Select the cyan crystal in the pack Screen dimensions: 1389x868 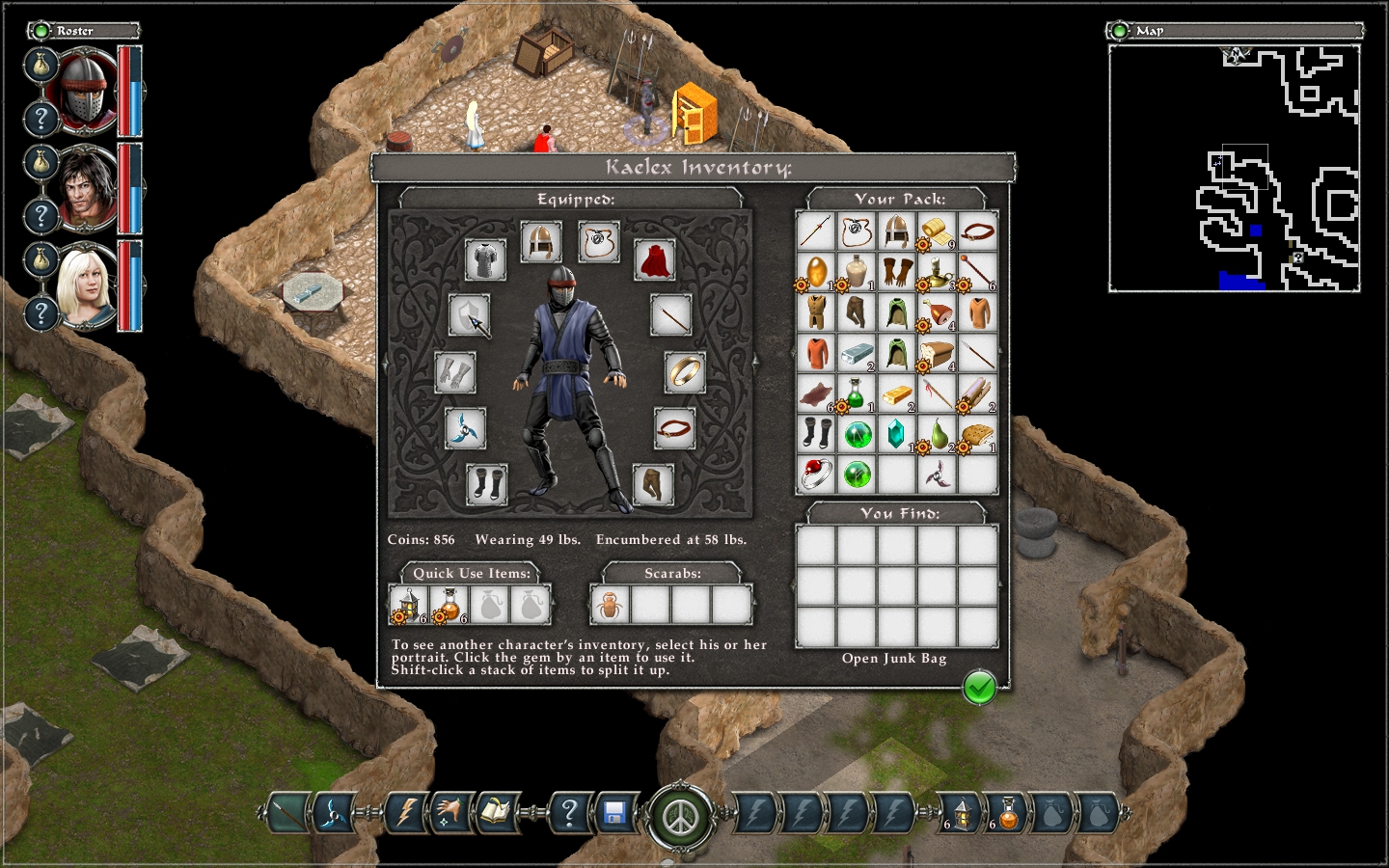(x=896, y=433)
